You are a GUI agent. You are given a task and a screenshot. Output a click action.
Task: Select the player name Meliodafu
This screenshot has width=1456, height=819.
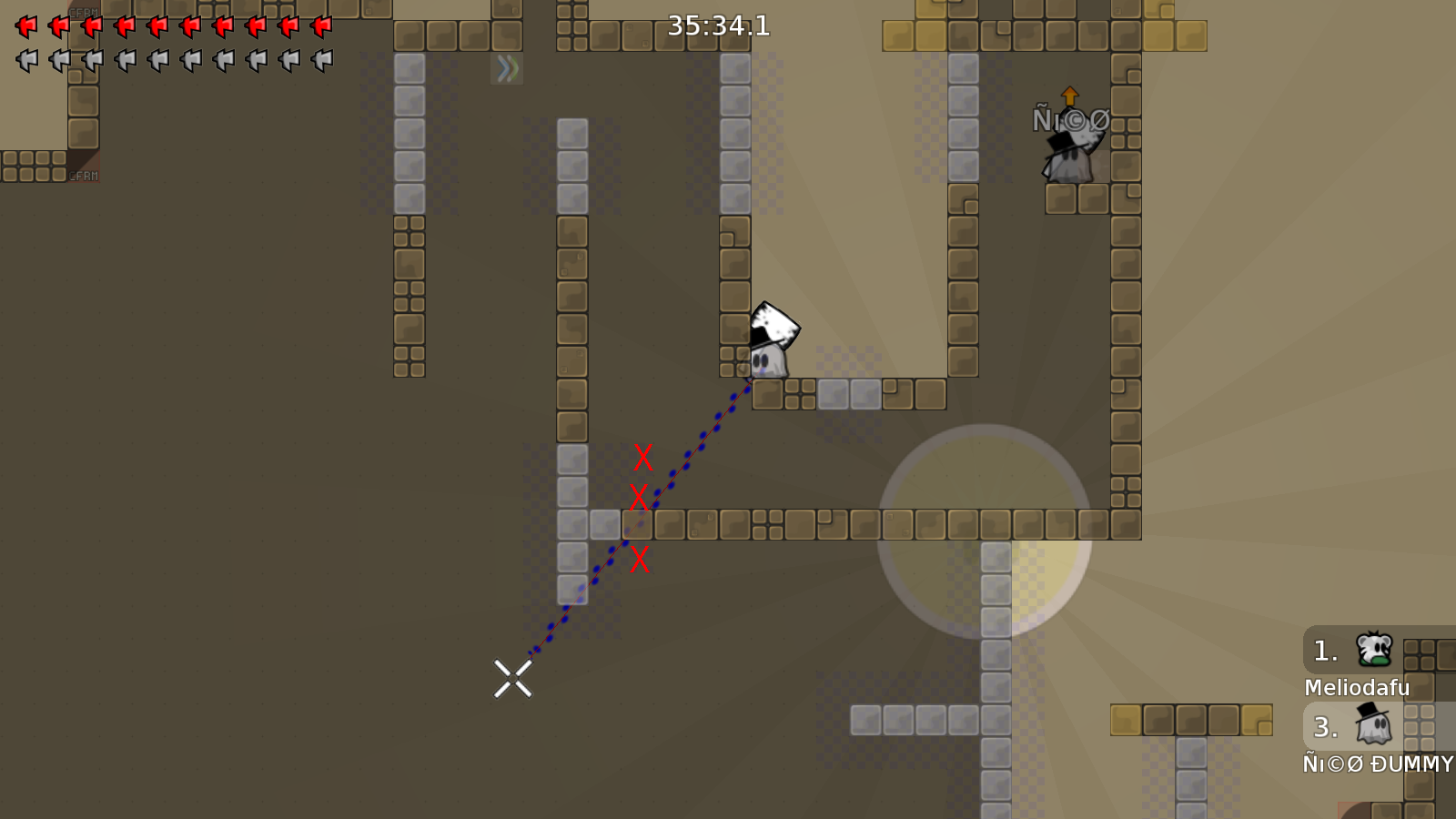(x=1355, y=689)
